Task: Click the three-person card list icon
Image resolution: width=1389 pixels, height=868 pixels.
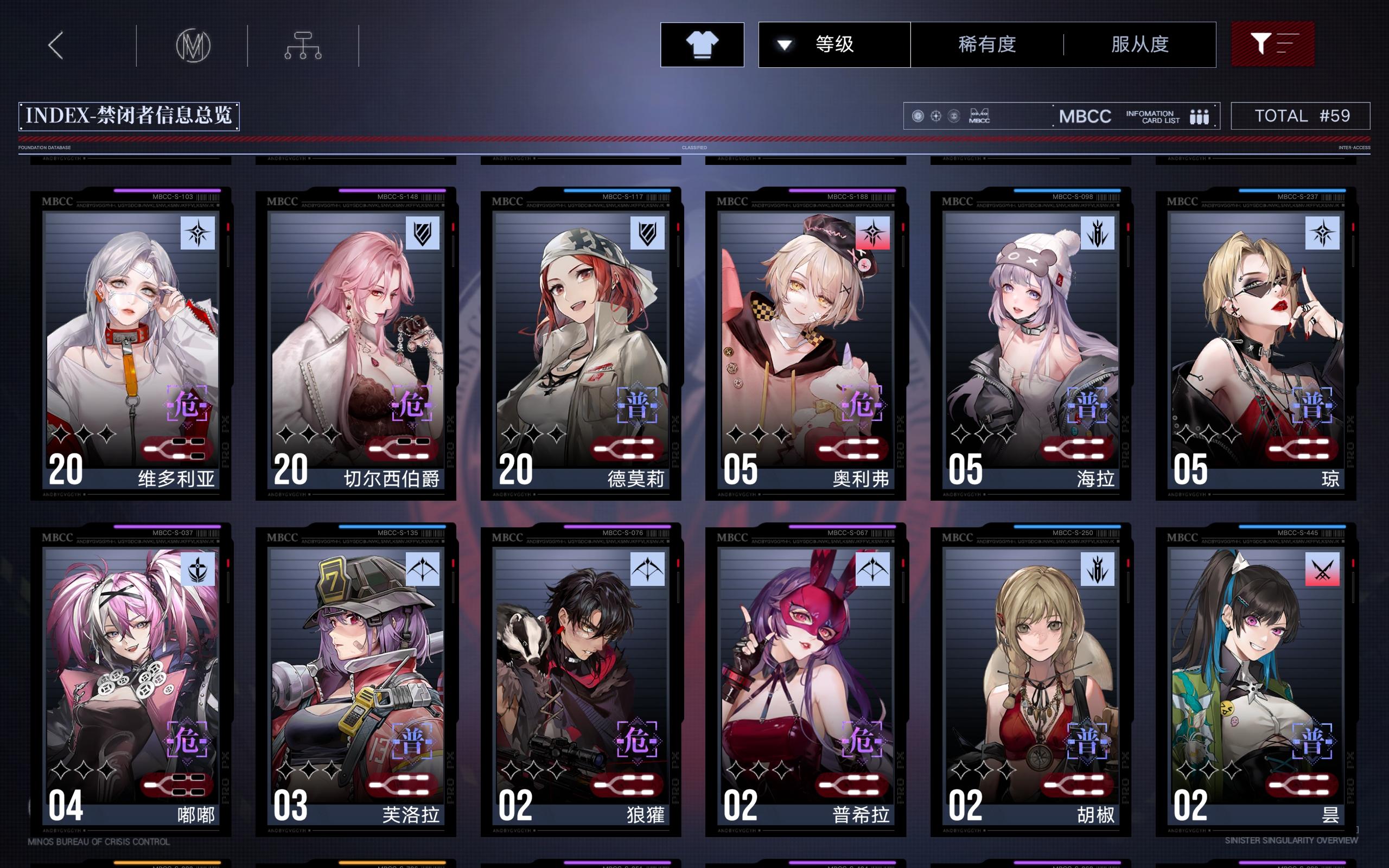Action: click(x=1201, y=116)
